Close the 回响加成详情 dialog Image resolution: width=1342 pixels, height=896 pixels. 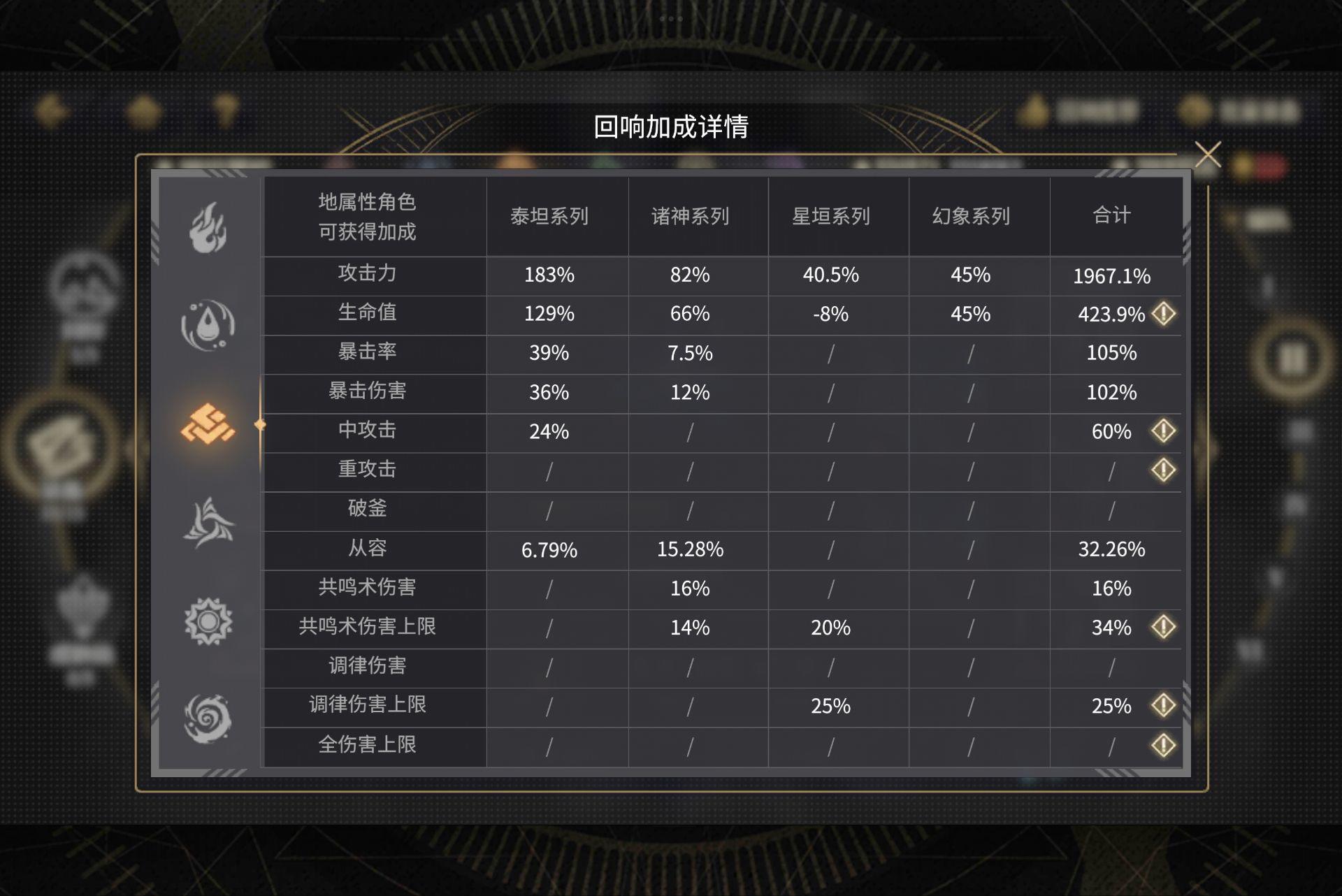pos(1207,155)
